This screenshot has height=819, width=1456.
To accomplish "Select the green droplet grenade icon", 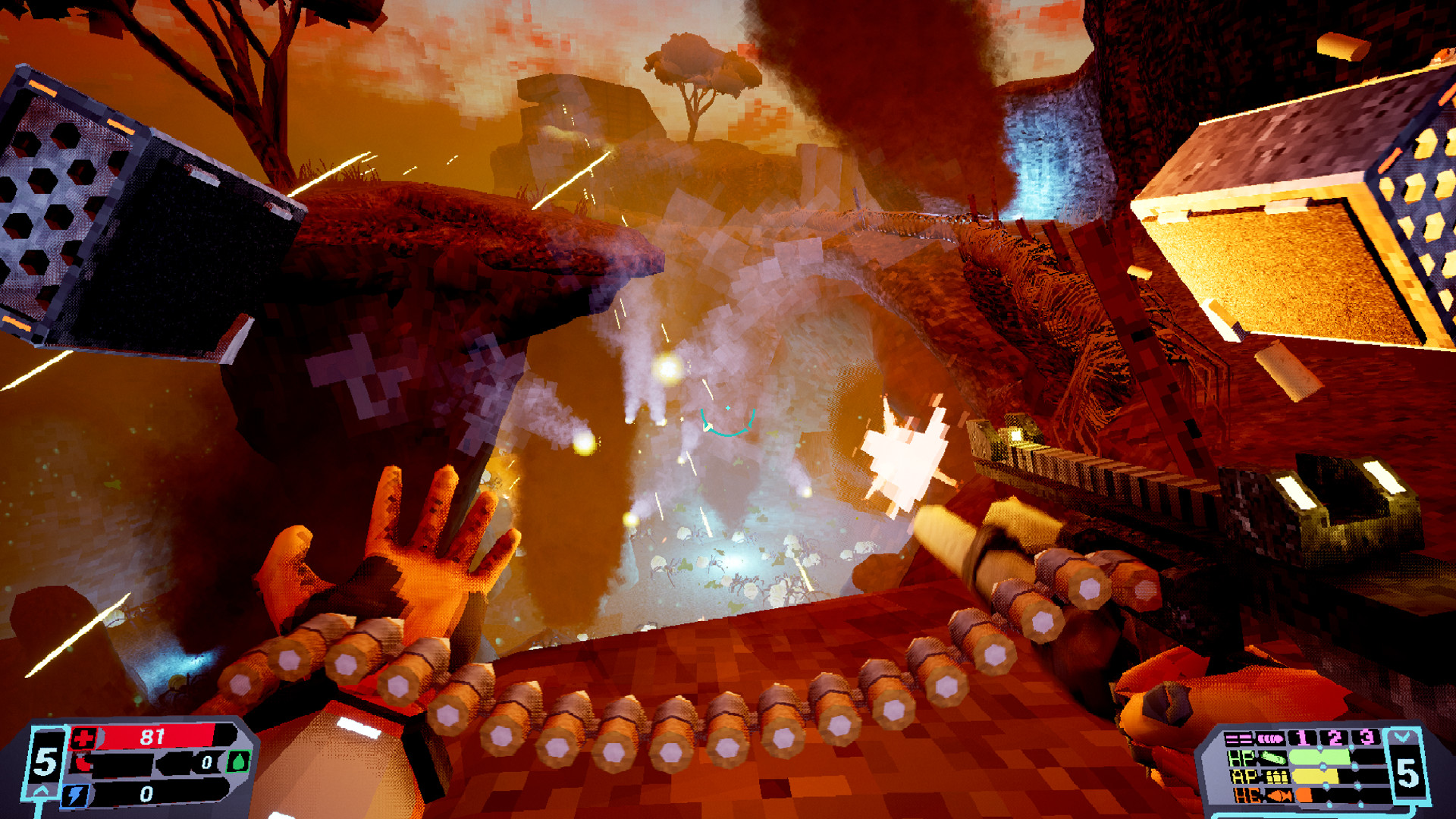I will (239, 761).
